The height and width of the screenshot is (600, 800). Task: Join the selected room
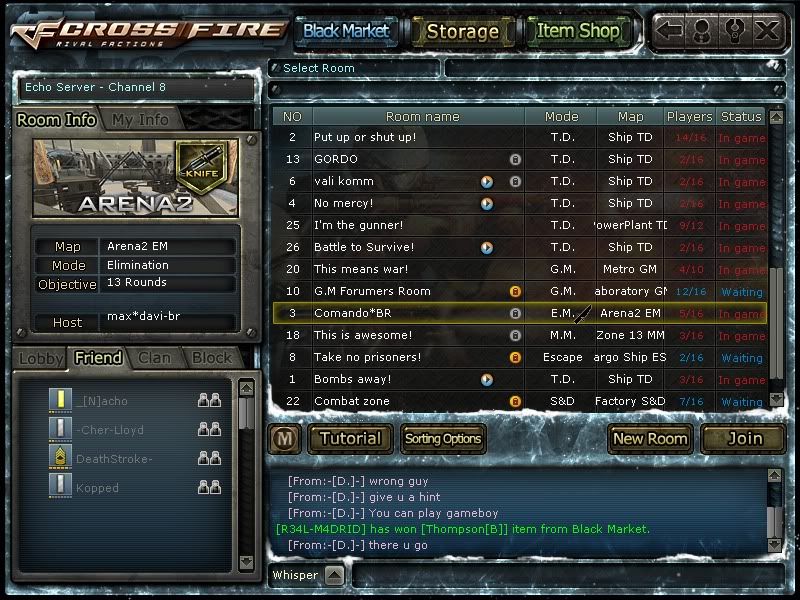(744, 438)
